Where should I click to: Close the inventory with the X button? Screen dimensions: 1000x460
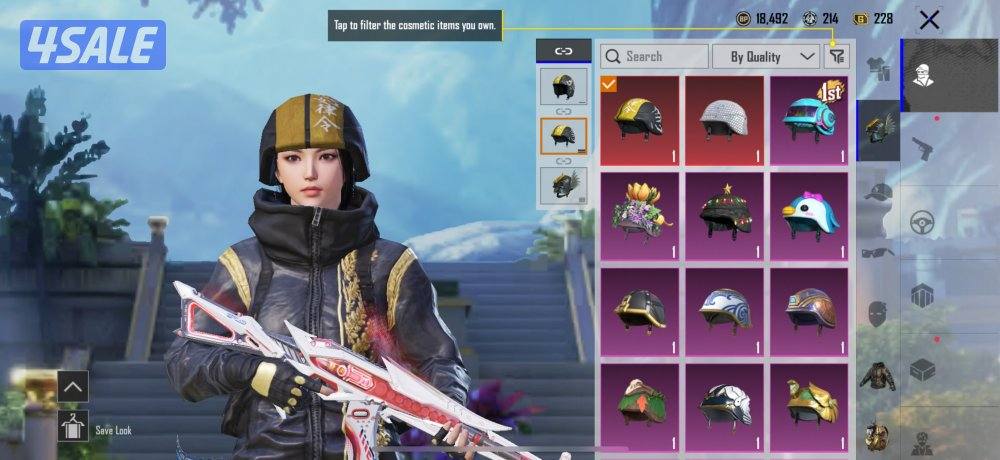click(929, 20)
